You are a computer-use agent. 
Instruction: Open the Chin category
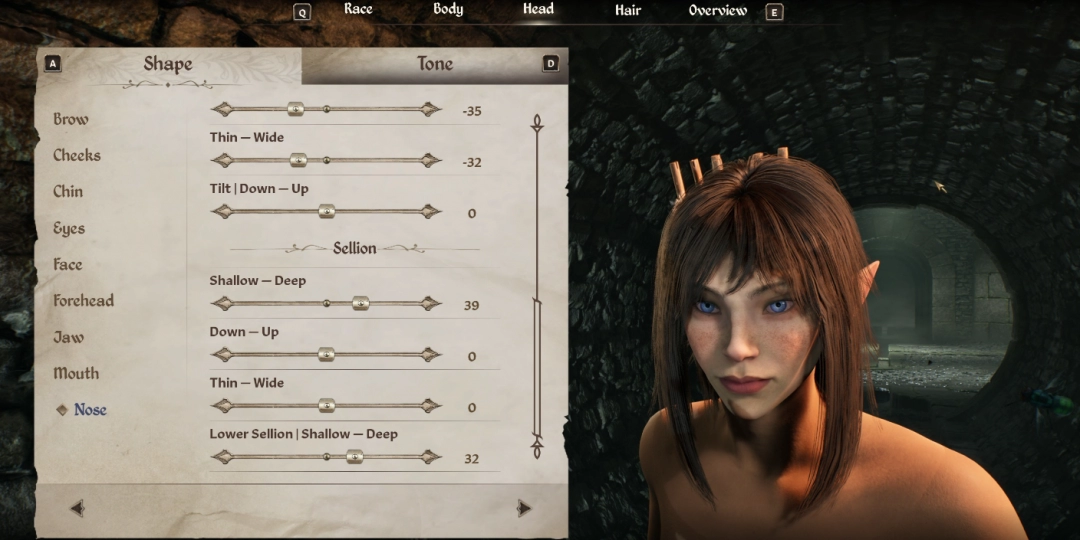click(68, 192)
